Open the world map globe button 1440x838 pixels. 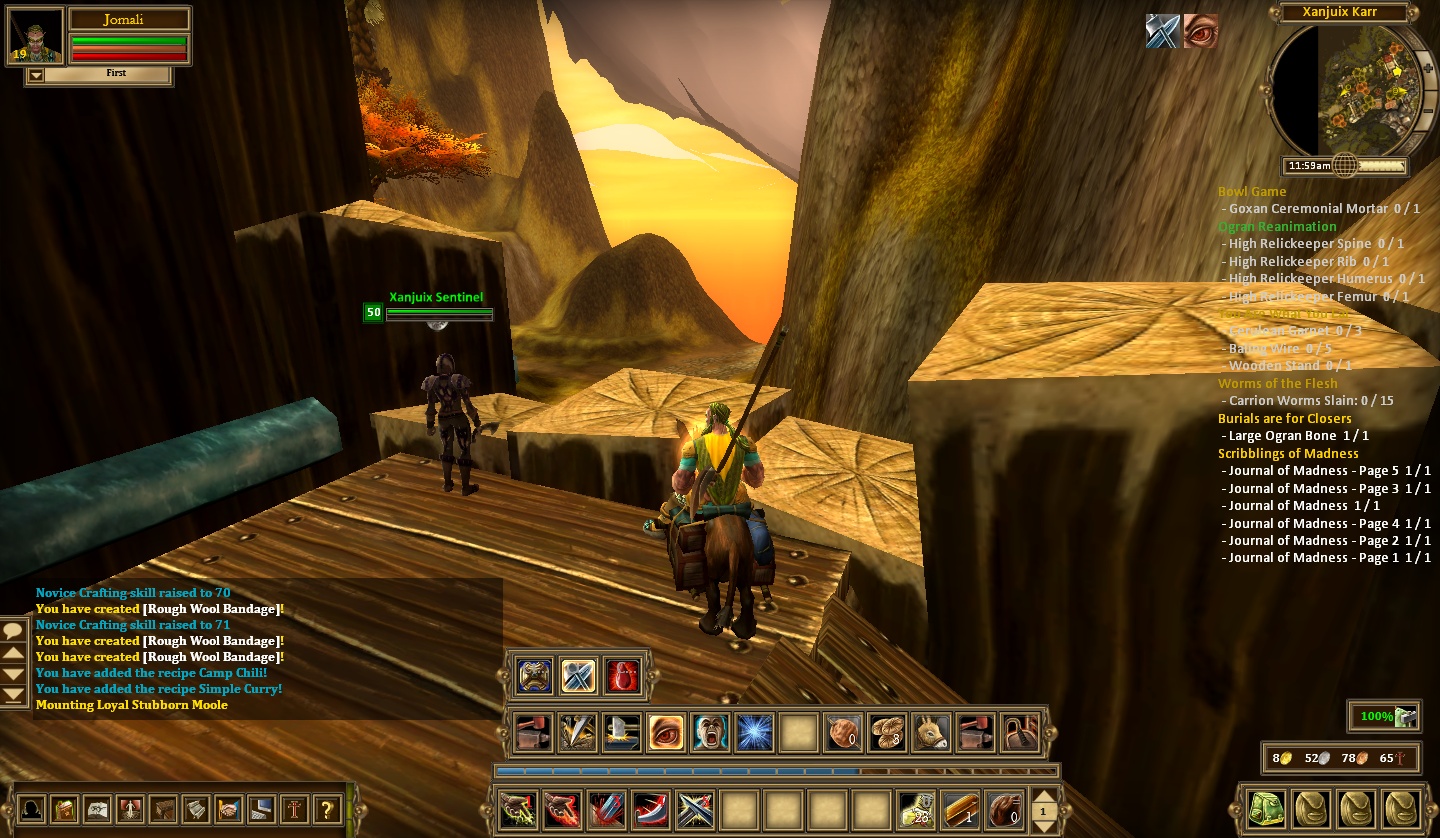click(x=1345, y=165)
